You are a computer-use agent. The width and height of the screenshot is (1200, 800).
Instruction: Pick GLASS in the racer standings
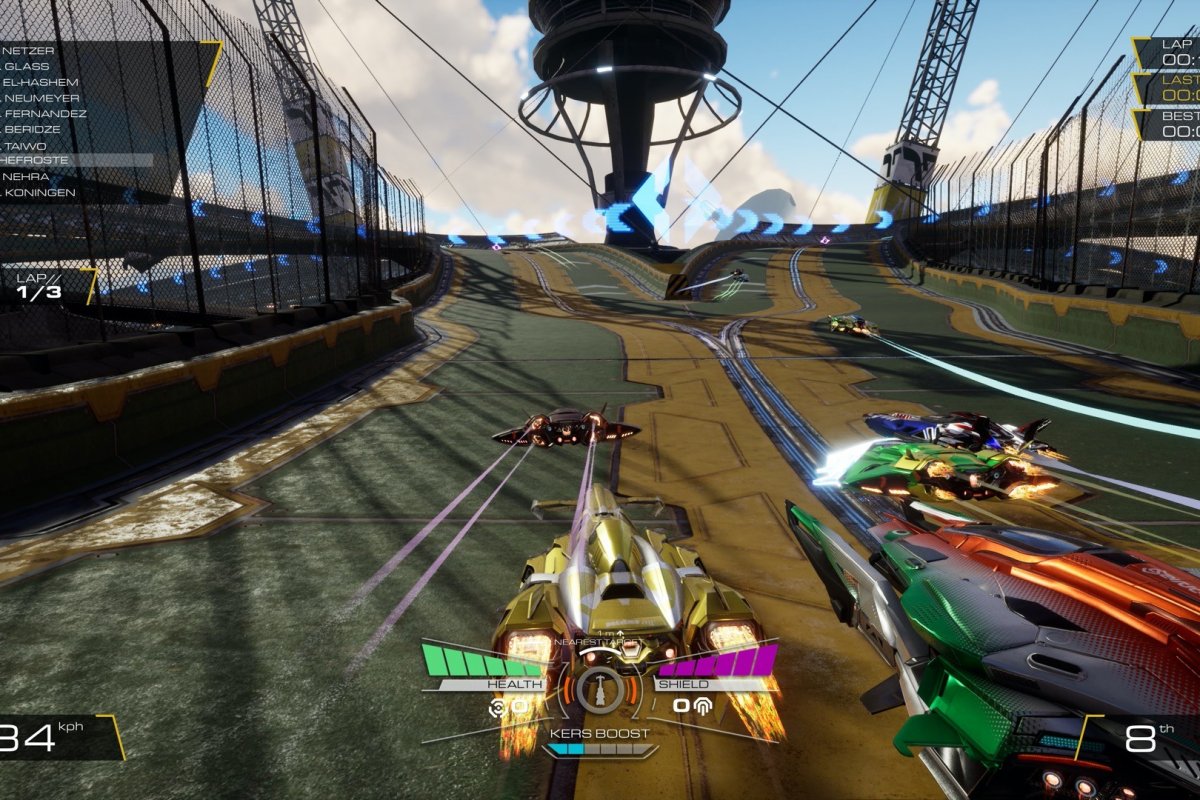coord(26,66)
